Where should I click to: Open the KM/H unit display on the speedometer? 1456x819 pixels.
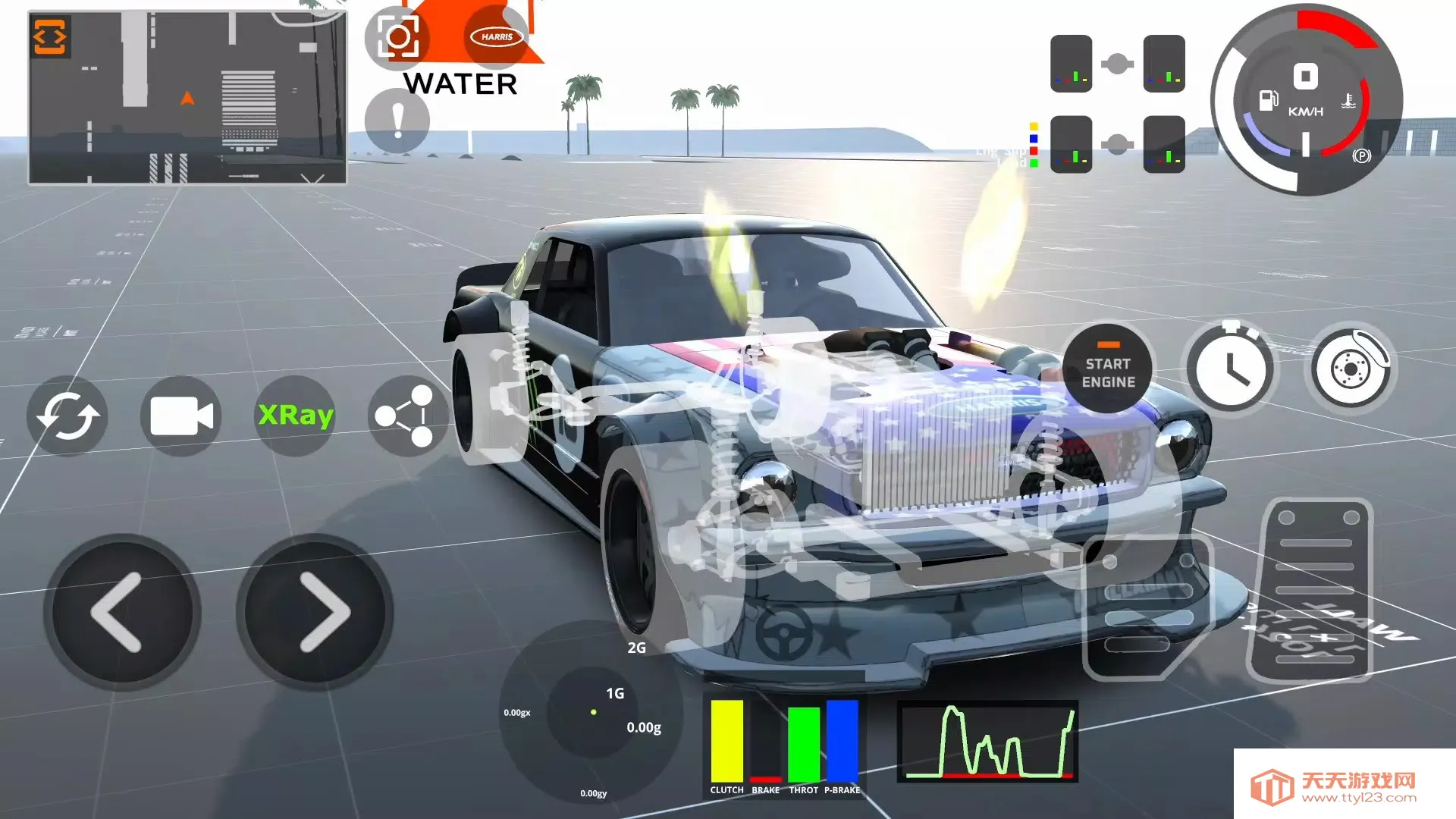(x=1306, y=111)
